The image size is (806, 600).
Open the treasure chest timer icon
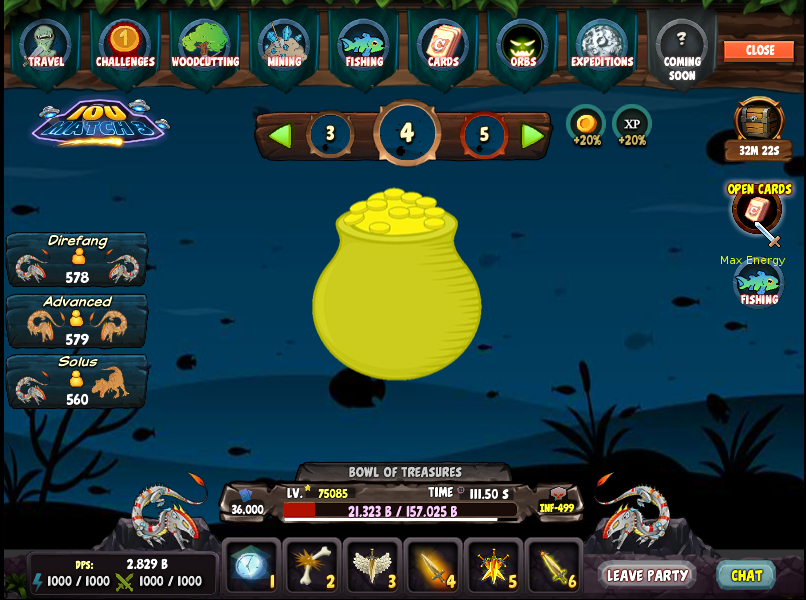click(759, 122)
